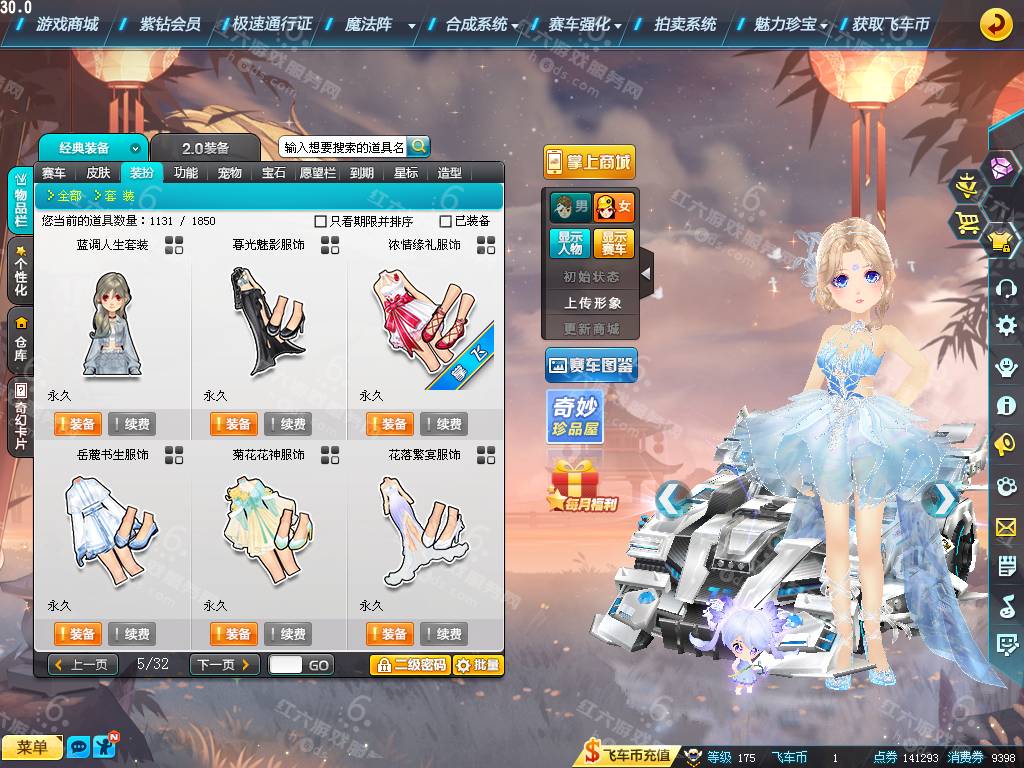The width and height of the screenshot is (1024, 768).
Task: Open the 掌上商城 mobile shop
Action: [589, 162]
